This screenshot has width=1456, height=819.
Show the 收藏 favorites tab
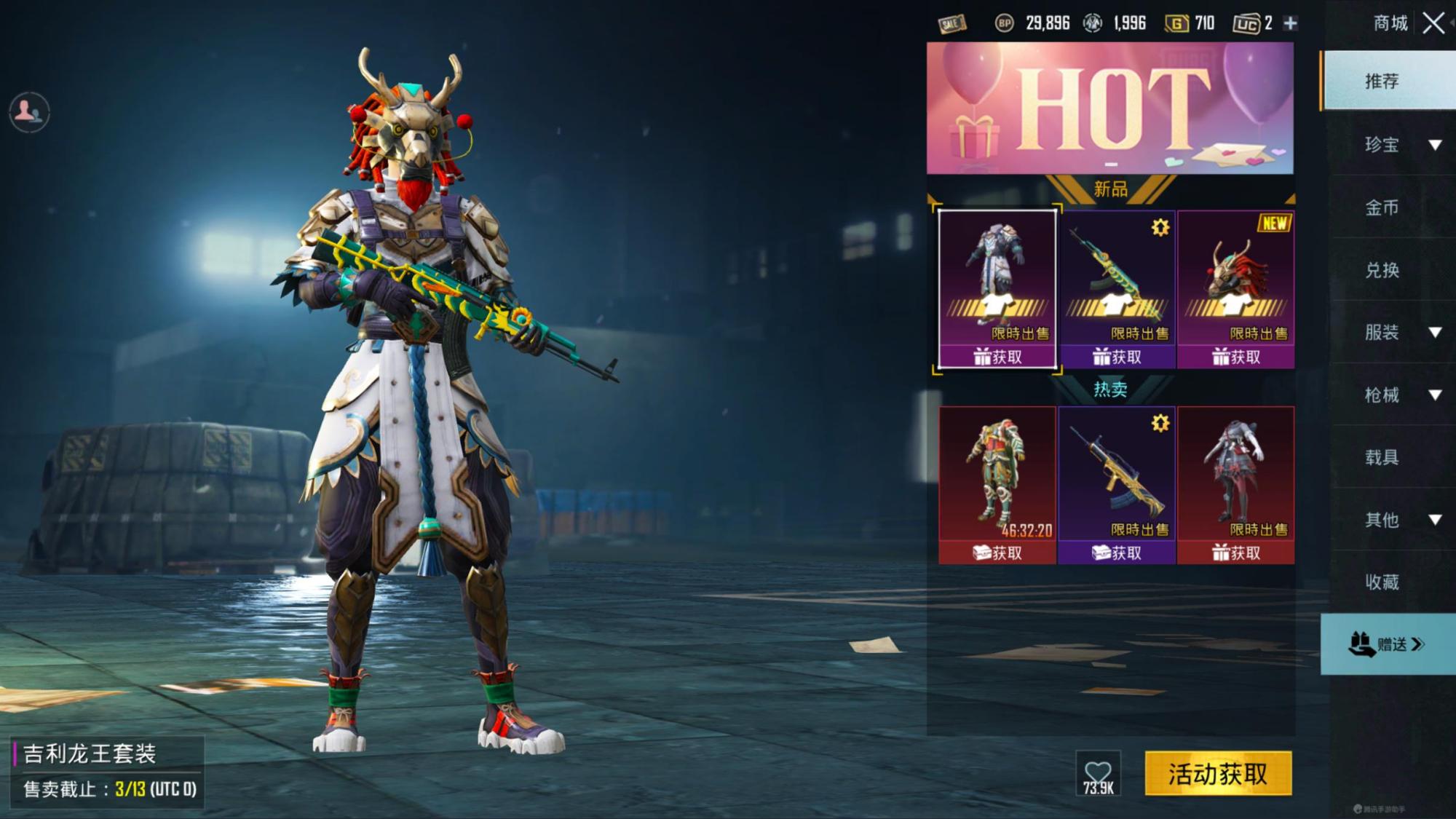(1382, 582)
